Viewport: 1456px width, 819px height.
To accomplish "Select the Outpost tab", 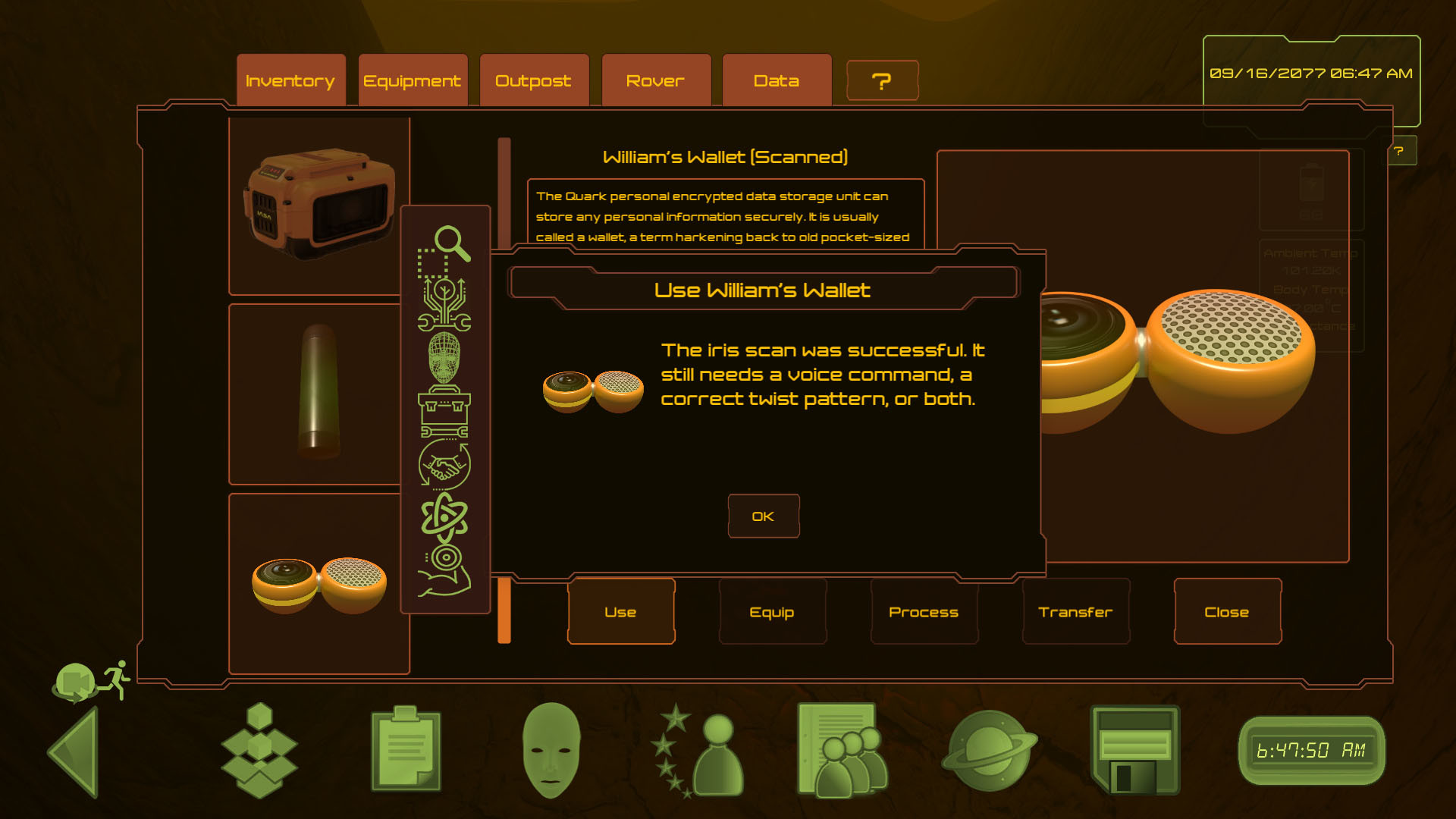I will coord(533,80).
